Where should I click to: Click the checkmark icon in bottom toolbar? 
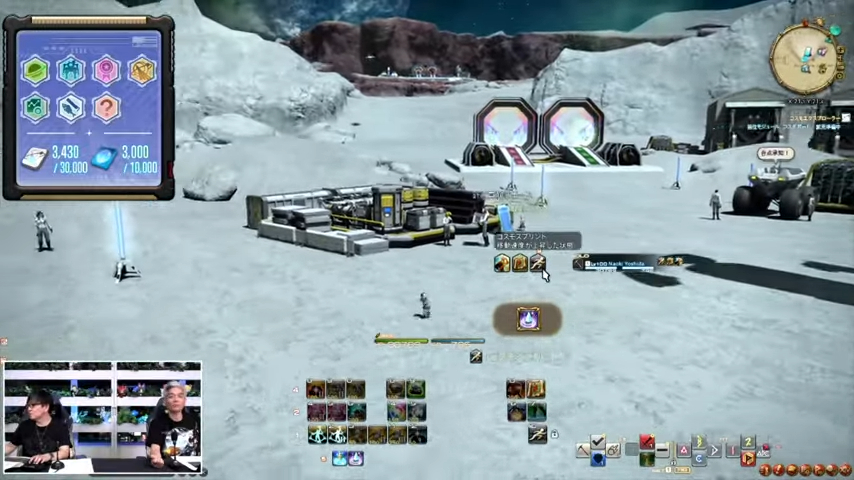(598, 443)
